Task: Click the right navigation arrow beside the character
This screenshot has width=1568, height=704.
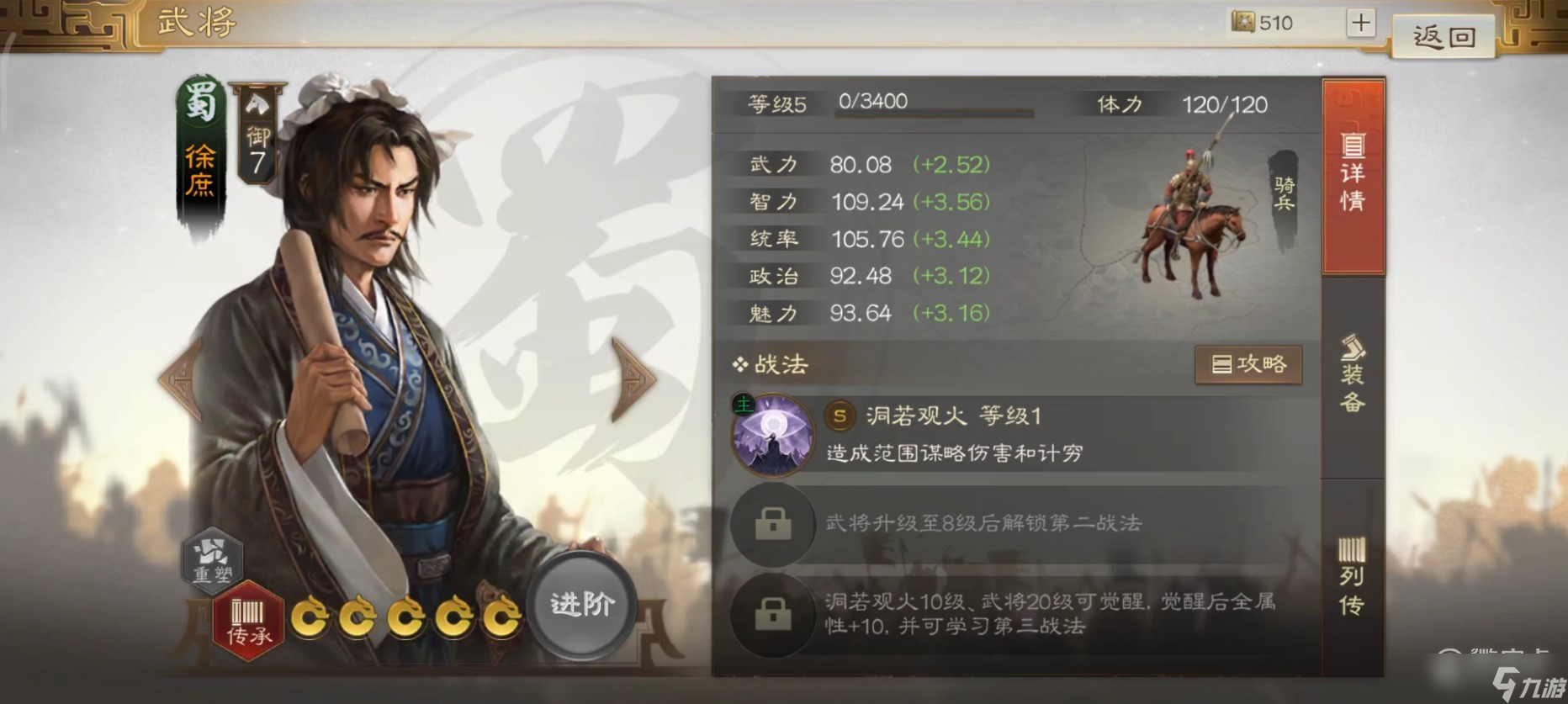Action: [x=636, y=380]
